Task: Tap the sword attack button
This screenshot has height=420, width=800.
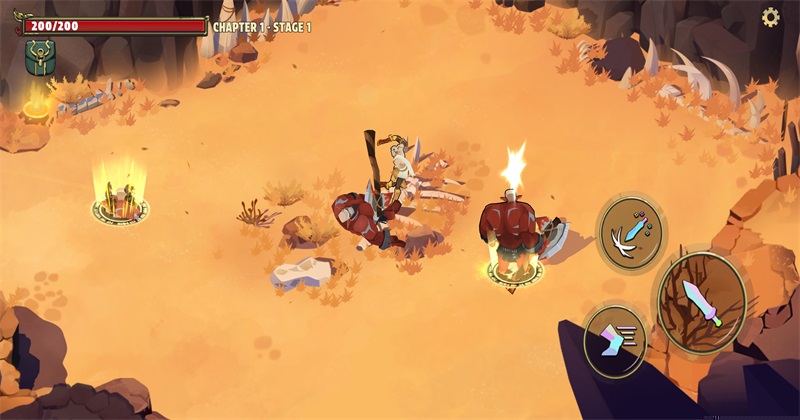Action: point(701,303)
